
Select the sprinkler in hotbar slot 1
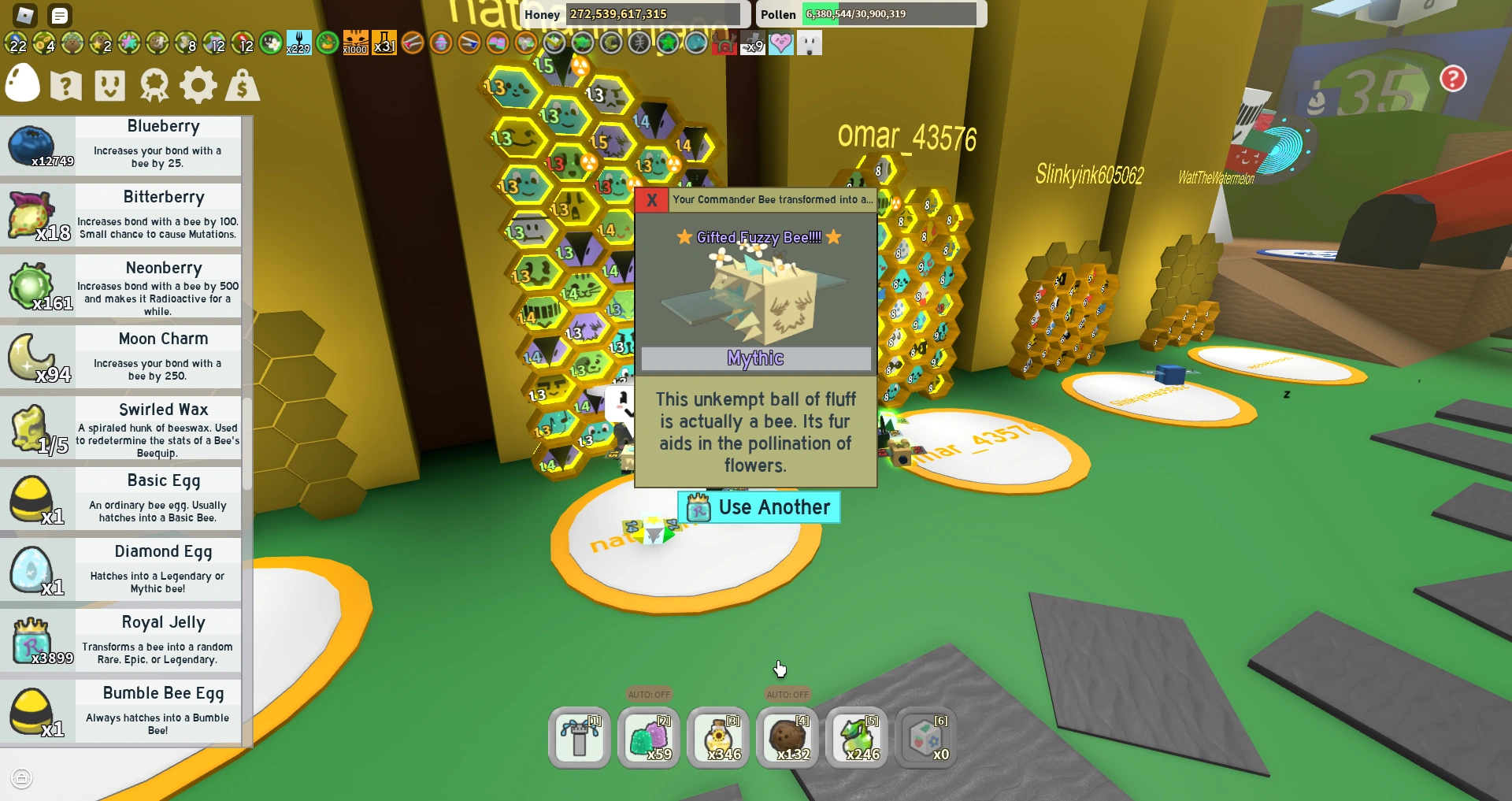[579, 738]
